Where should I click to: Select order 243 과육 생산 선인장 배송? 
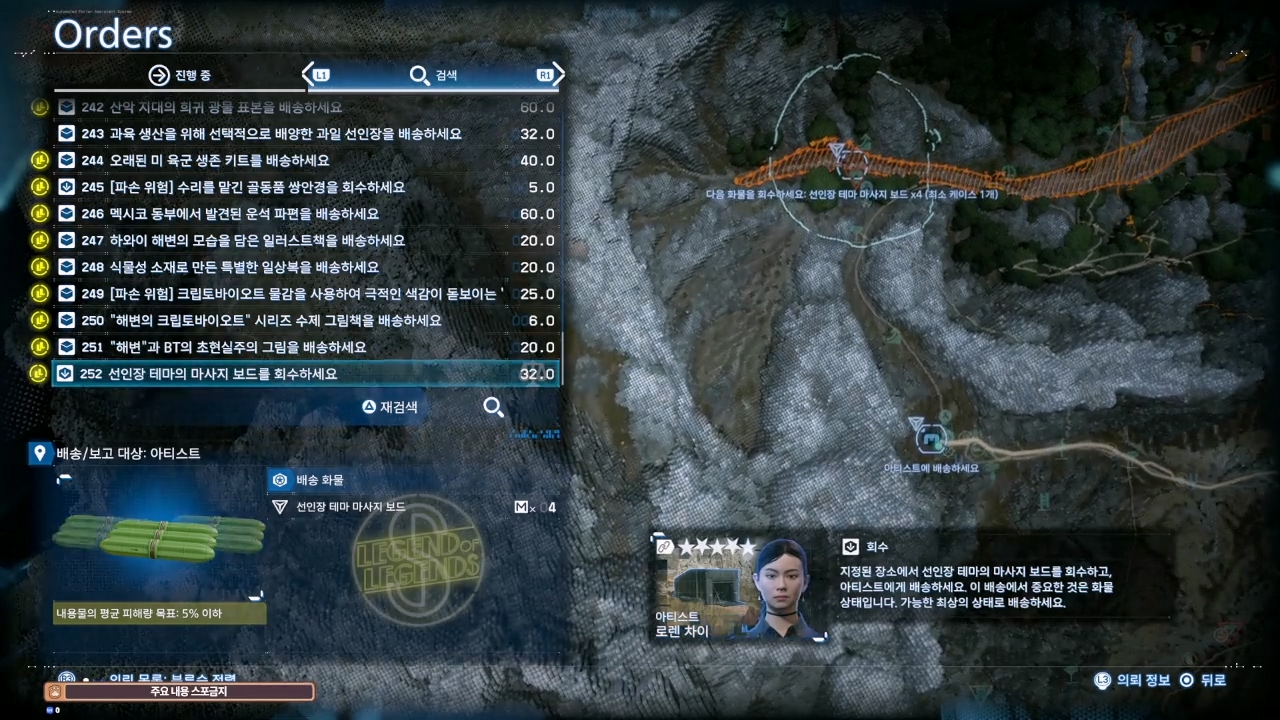pyautogui.click(x=271, y=134)
